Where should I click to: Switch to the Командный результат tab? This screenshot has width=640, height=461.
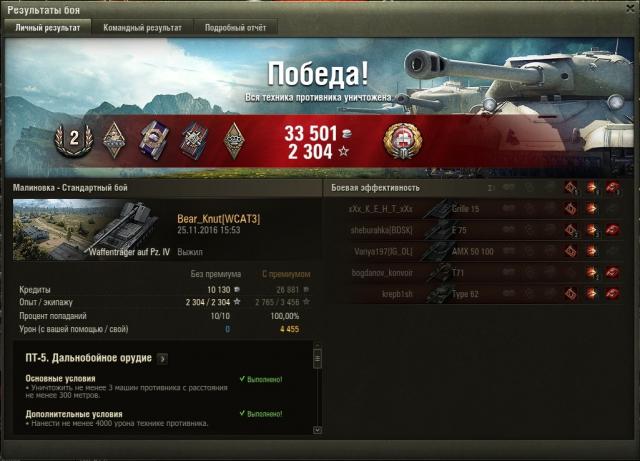(x=143, y=28)
